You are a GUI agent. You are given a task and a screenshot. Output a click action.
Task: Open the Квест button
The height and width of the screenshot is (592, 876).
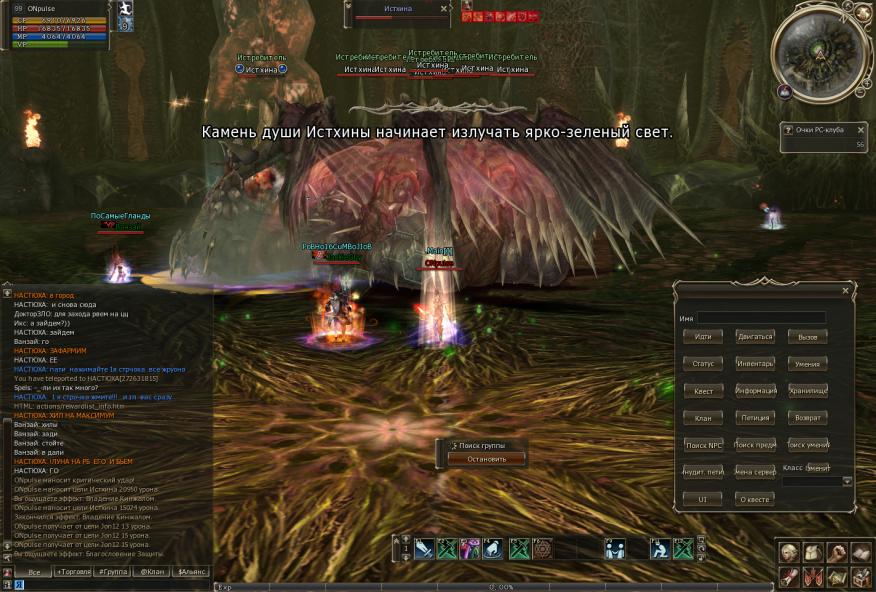point(702,391)
